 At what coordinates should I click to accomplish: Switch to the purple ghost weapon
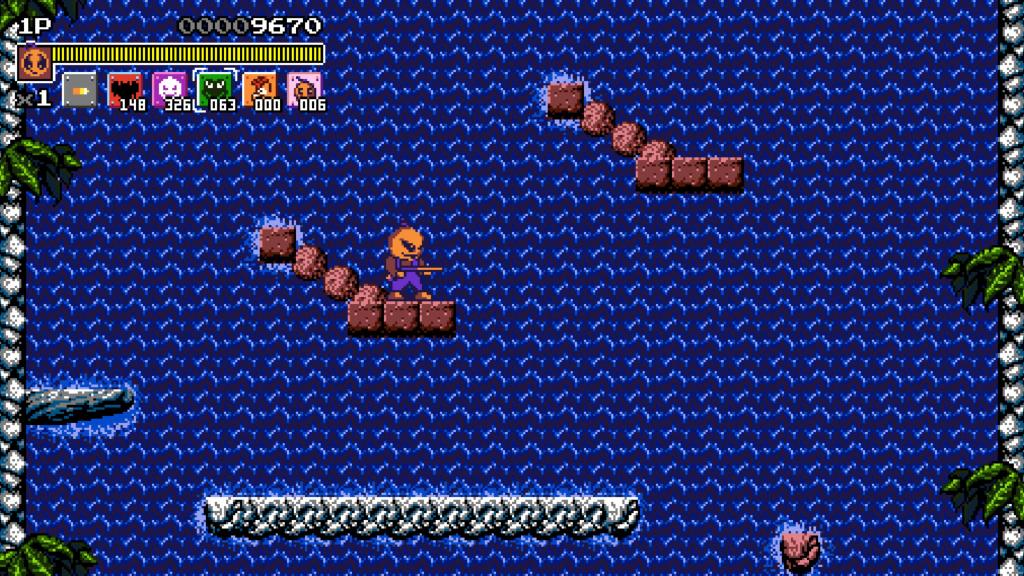(169, 89)
